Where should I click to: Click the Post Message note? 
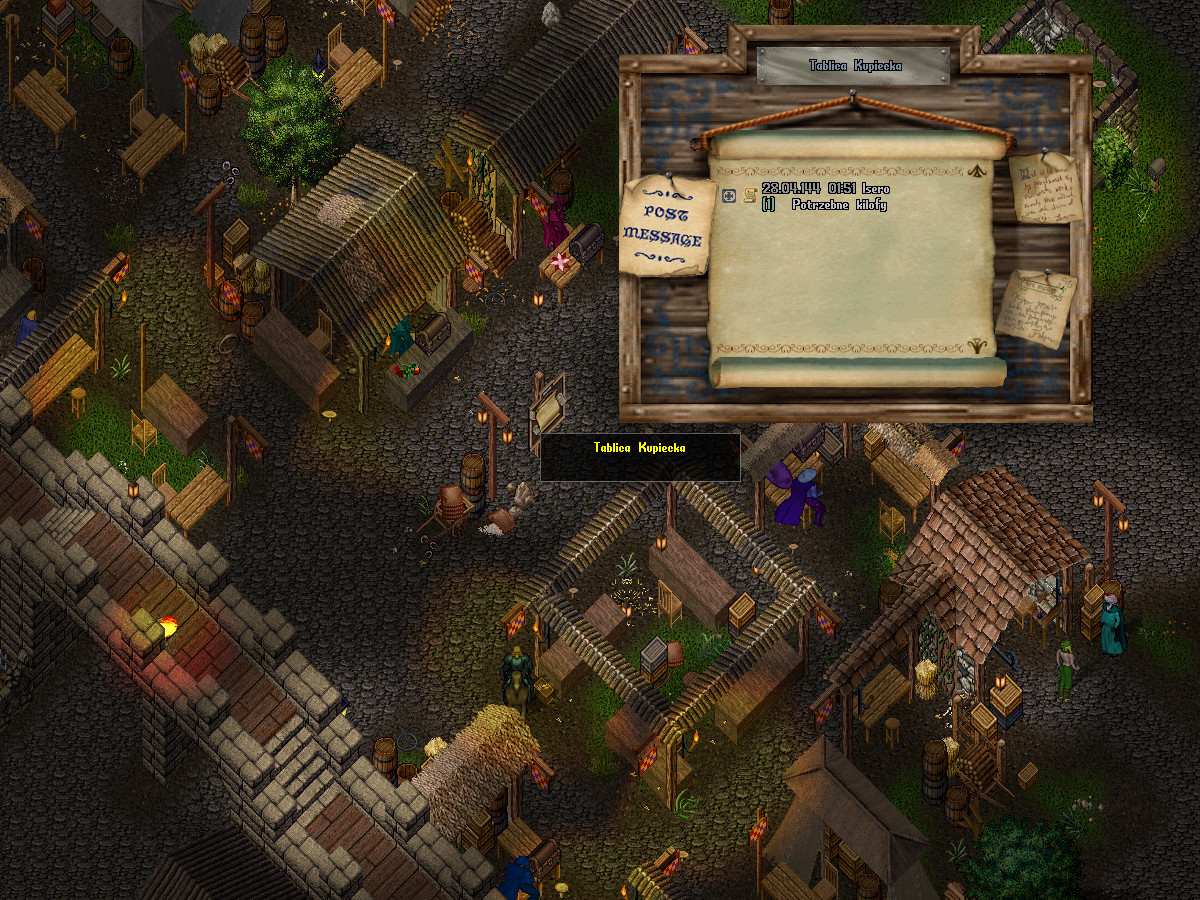coord(666,227)
